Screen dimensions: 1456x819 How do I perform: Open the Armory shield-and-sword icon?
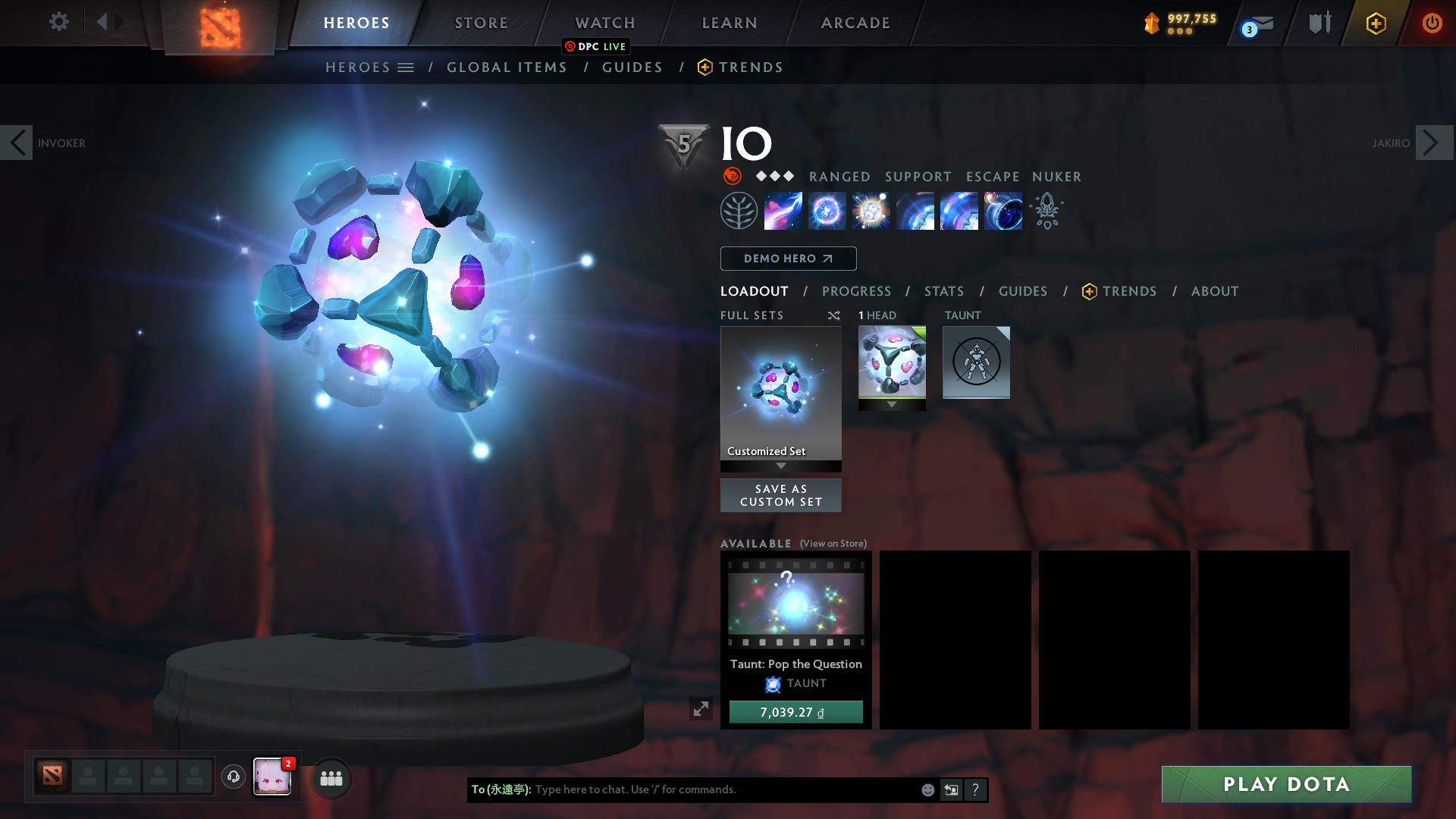pos(1319,23)
